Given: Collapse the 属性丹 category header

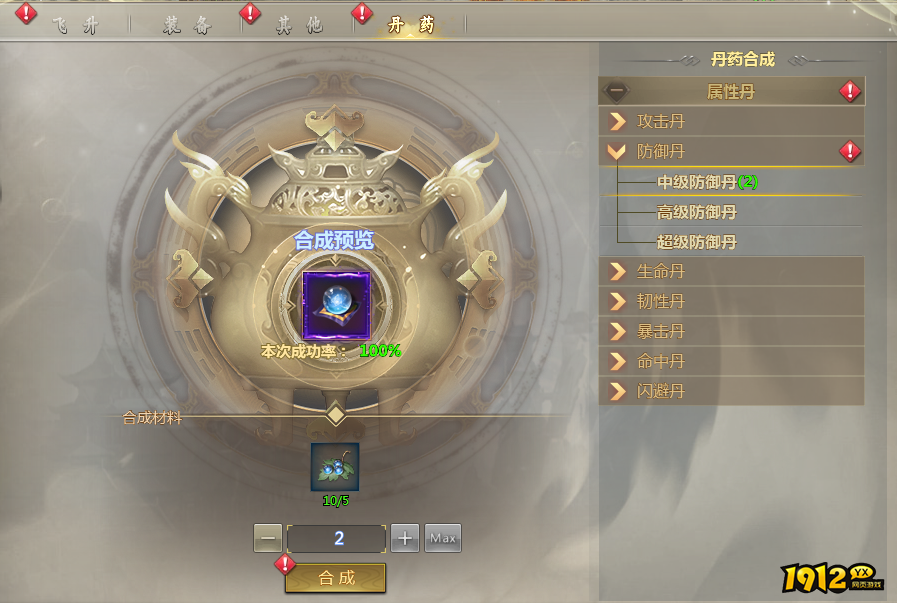Looking at the screenshot, I should (731, 91).
